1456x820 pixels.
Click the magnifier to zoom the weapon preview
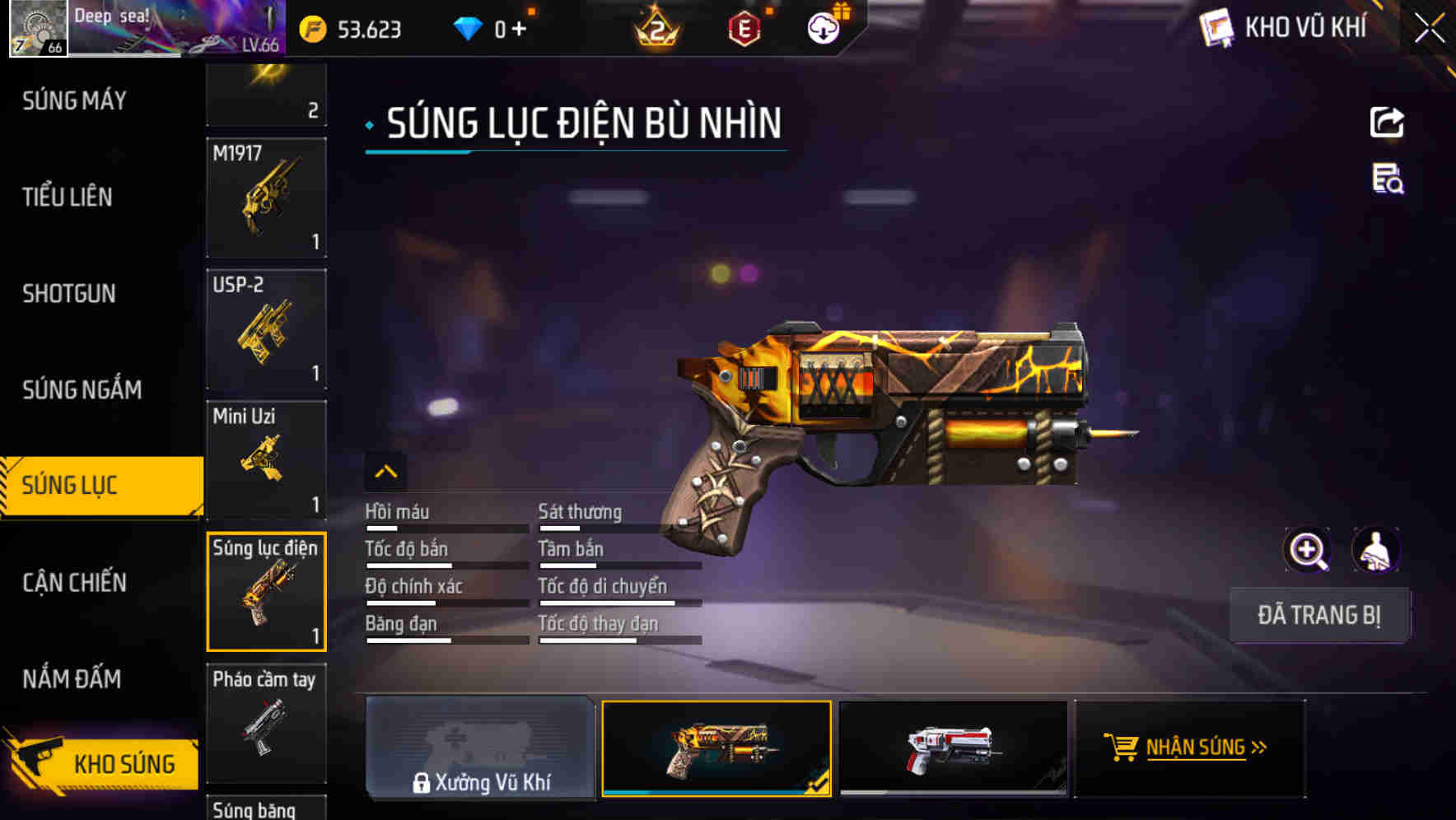(1308, 550)
